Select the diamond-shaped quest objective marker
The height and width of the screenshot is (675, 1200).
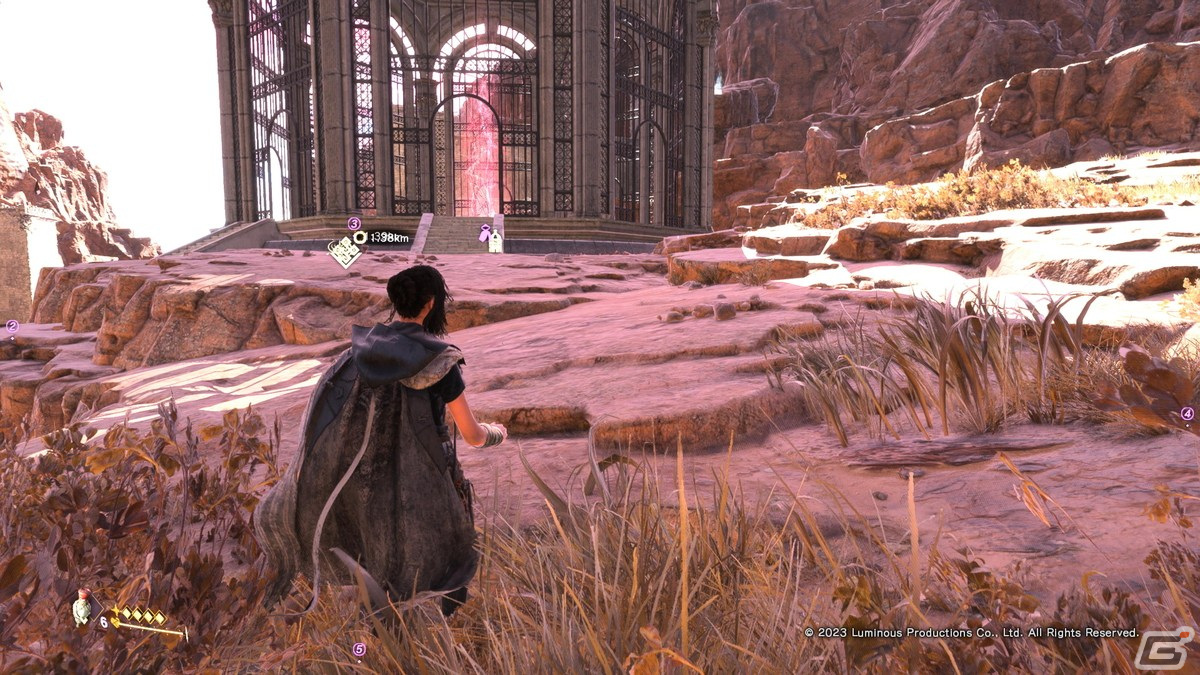tap(344, 251)
